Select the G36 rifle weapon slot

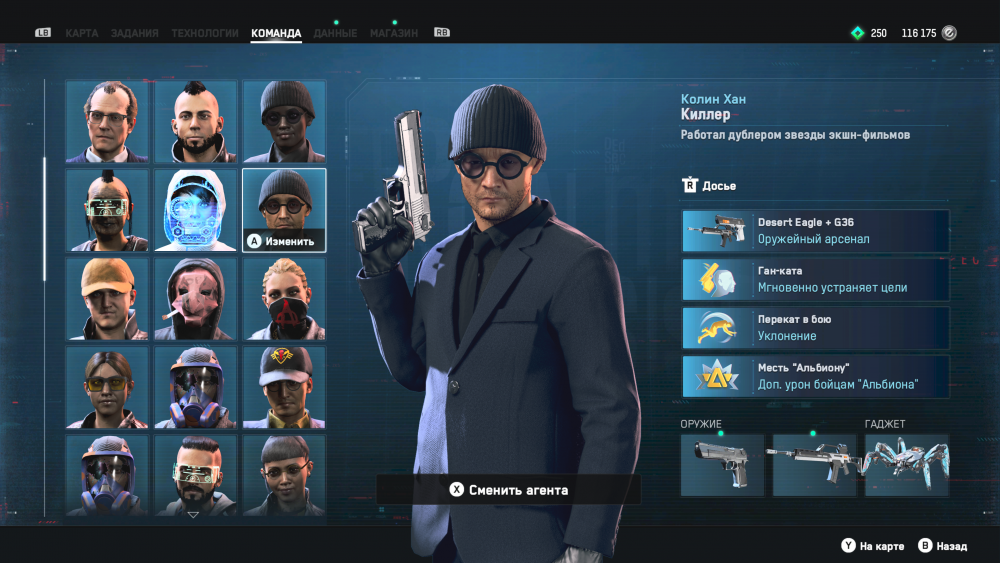pos(814,465)
